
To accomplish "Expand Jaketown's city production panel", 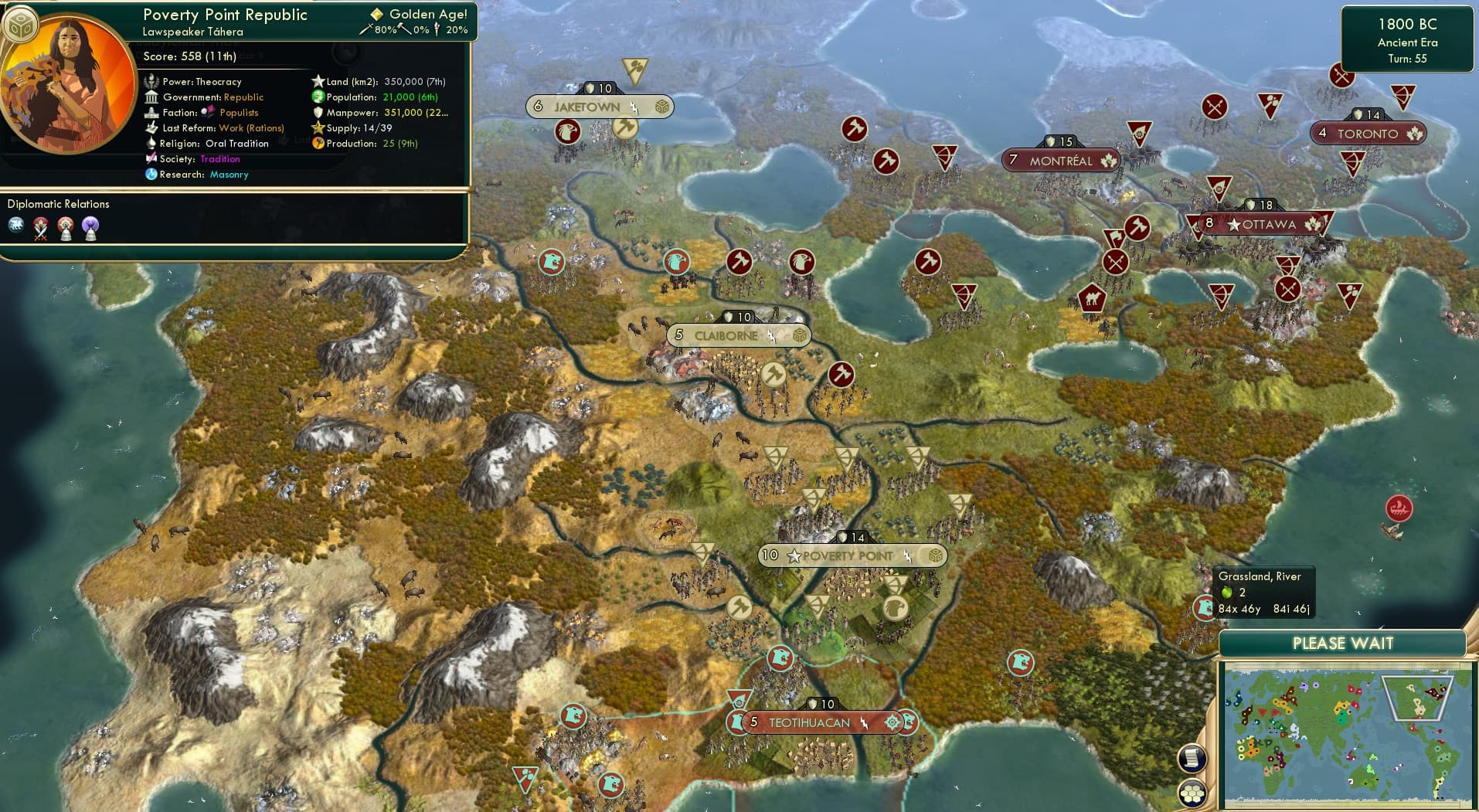I will tap(661, 106).
